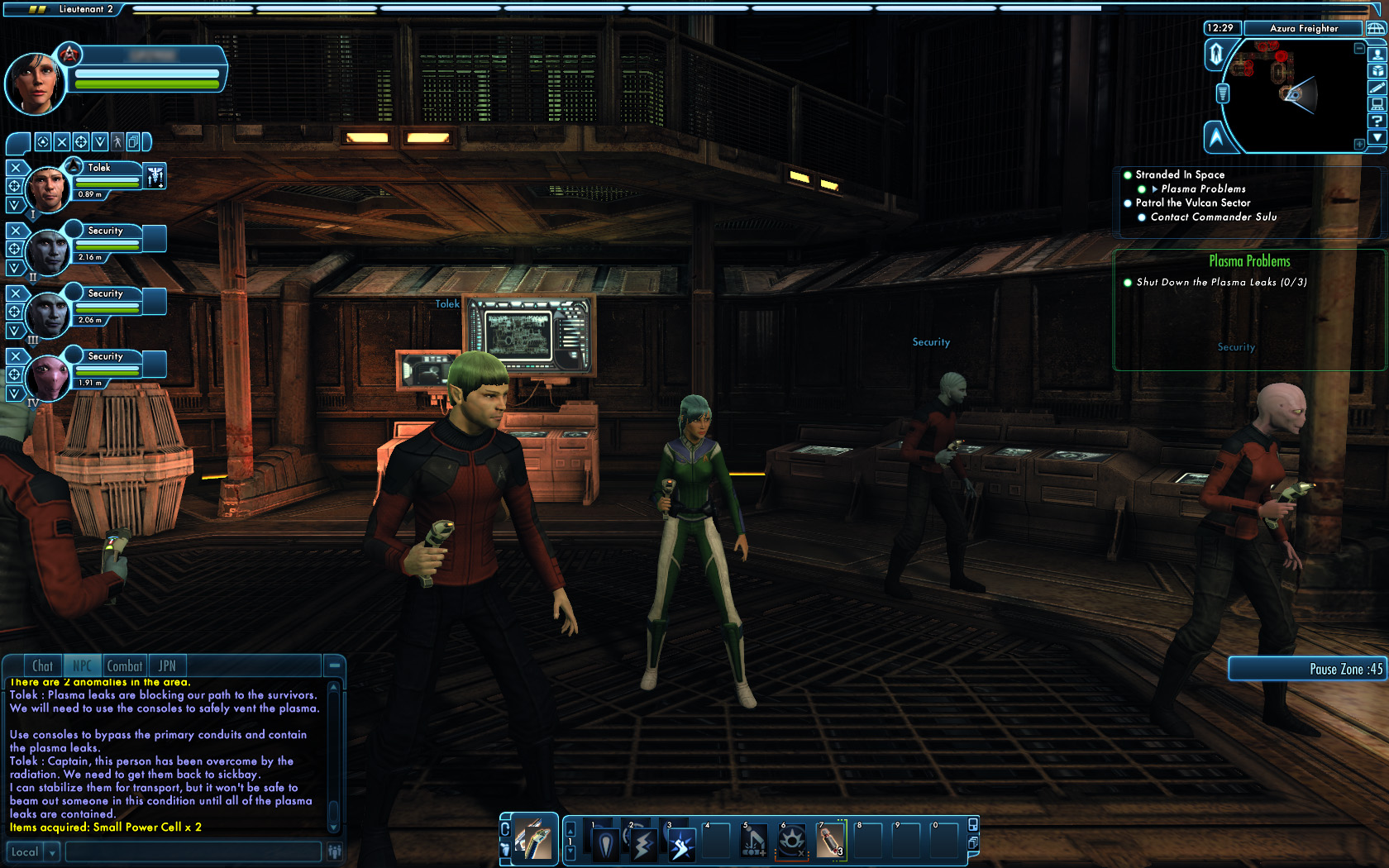The image size is (1389, 868).
Task: Open the JPN chat tab
Action: point(167,666)
